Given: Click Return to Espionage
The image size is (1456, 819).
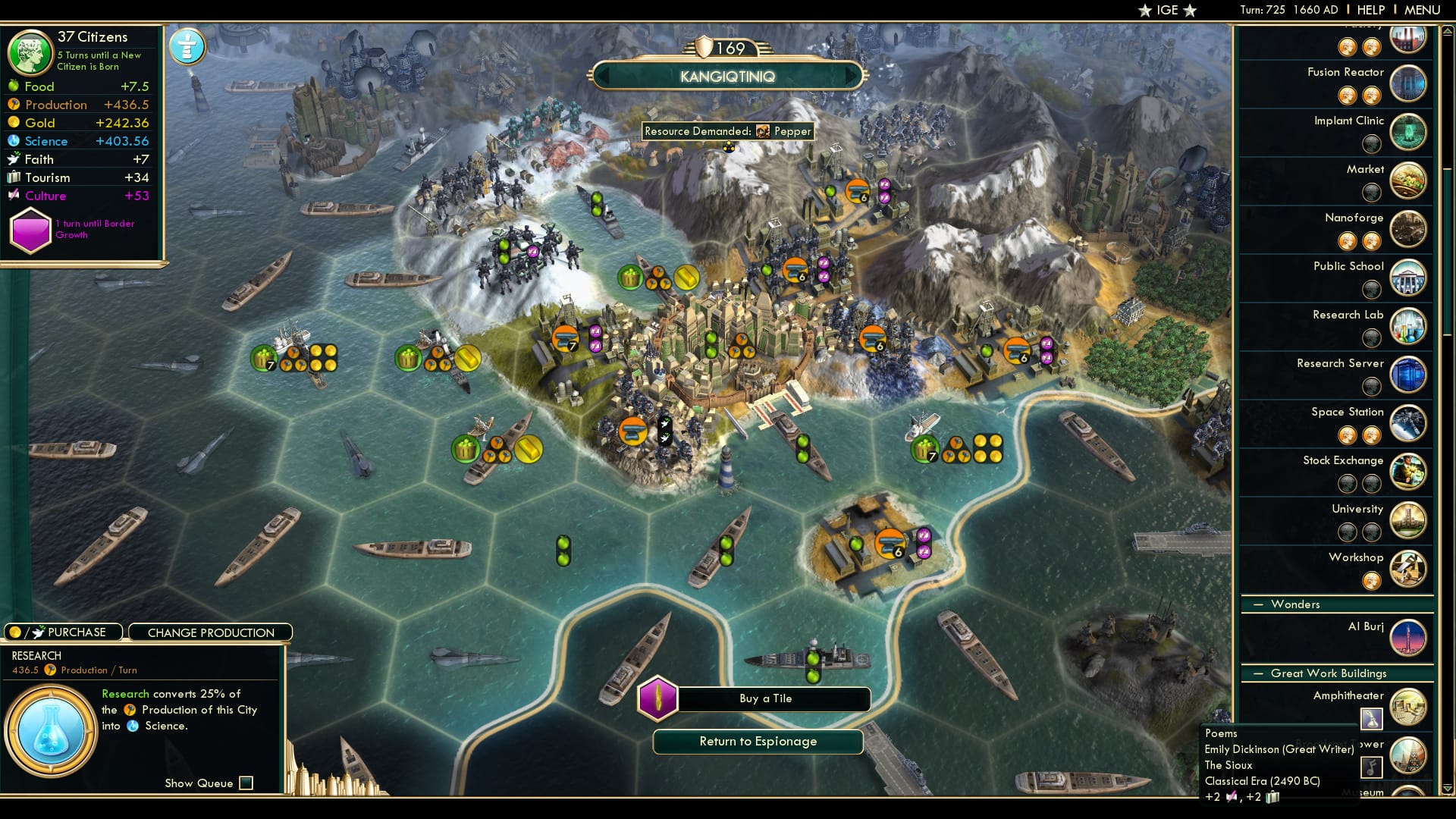Looking at the screenshot, I should [x=758, y=742].
